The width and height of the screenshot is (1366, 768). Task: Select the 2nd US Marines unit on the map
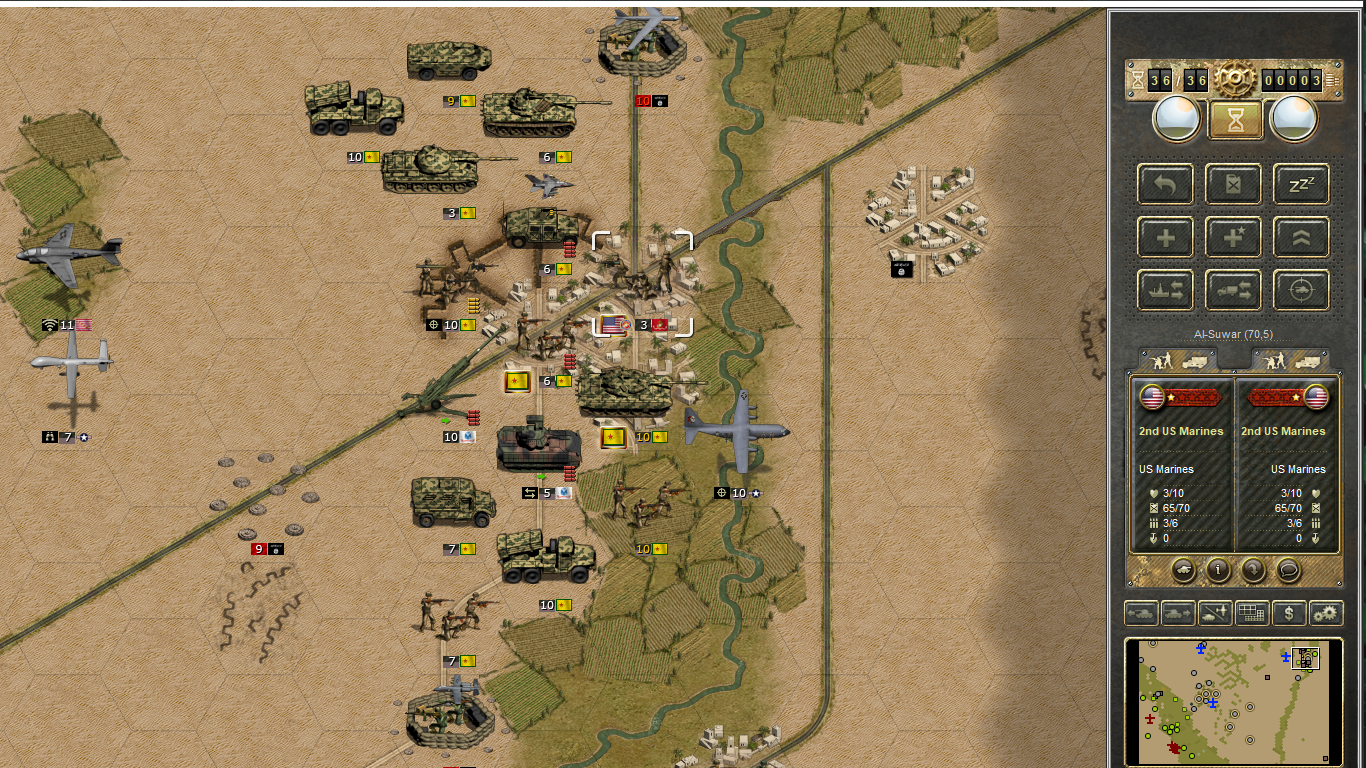tap(642, 285)
